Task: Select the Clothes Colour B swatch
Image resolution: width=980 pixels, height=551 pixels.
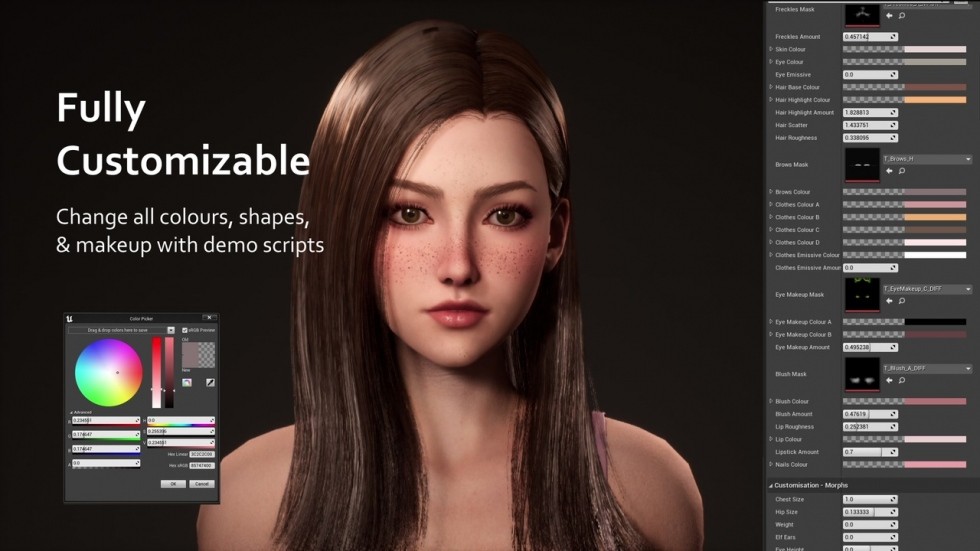Action: [x=935, y=217]
